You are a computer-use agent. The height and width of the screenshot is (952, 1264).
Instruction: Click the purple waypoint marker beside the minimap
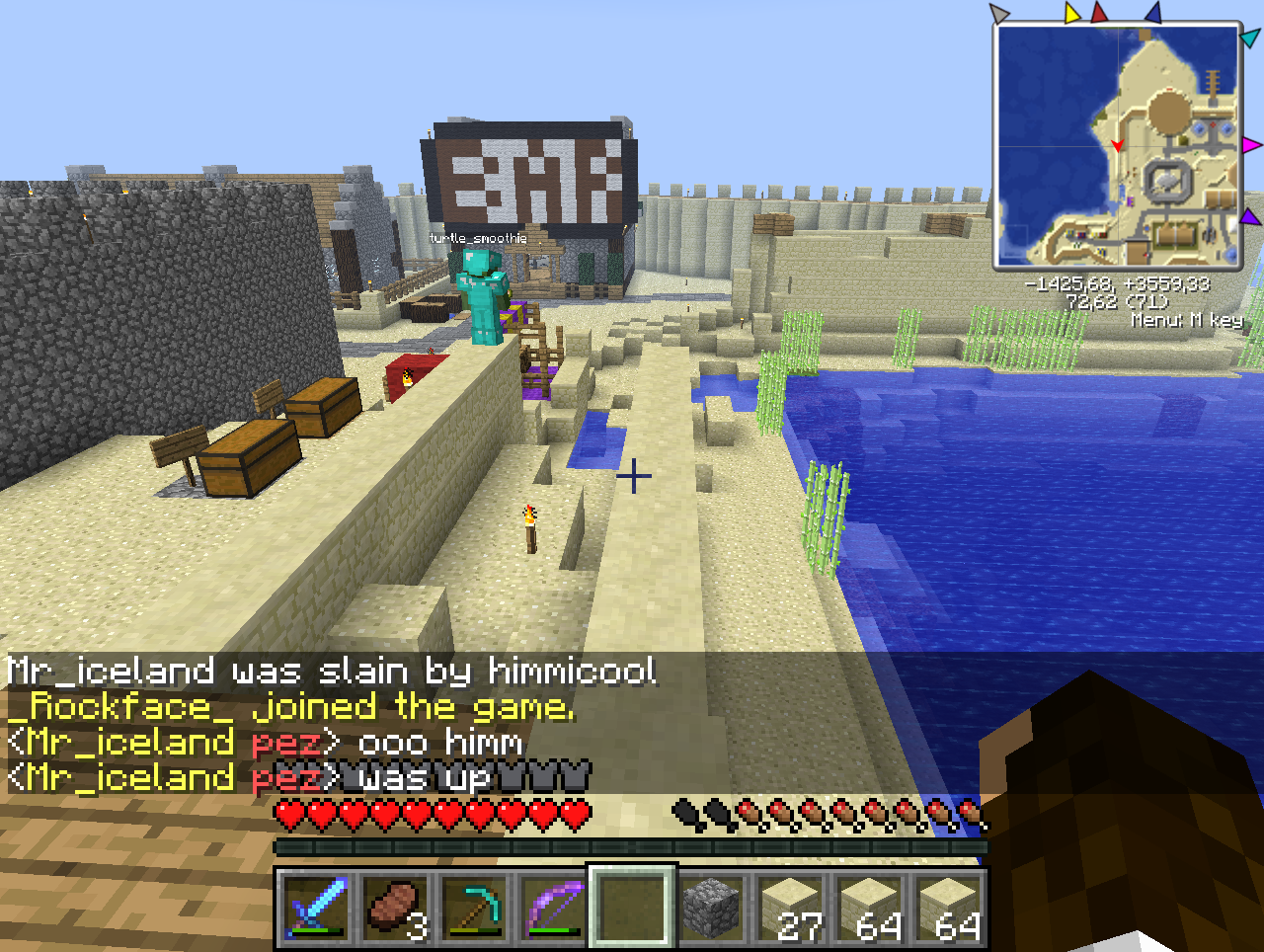[x=1250, y=216]
